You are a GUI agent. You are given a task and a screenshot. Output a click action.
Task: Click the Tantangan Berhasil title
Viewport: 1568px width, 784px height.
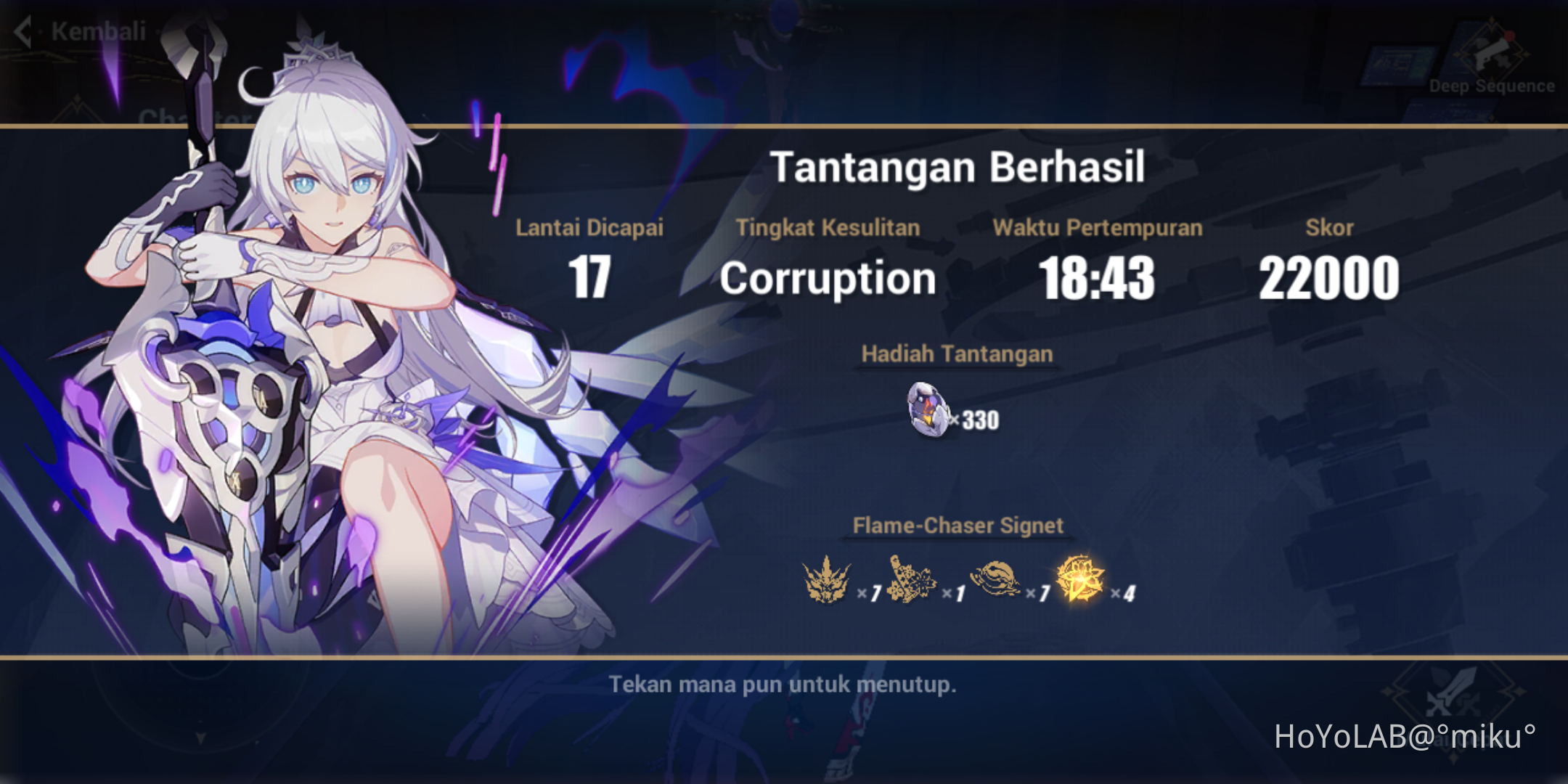959,166
